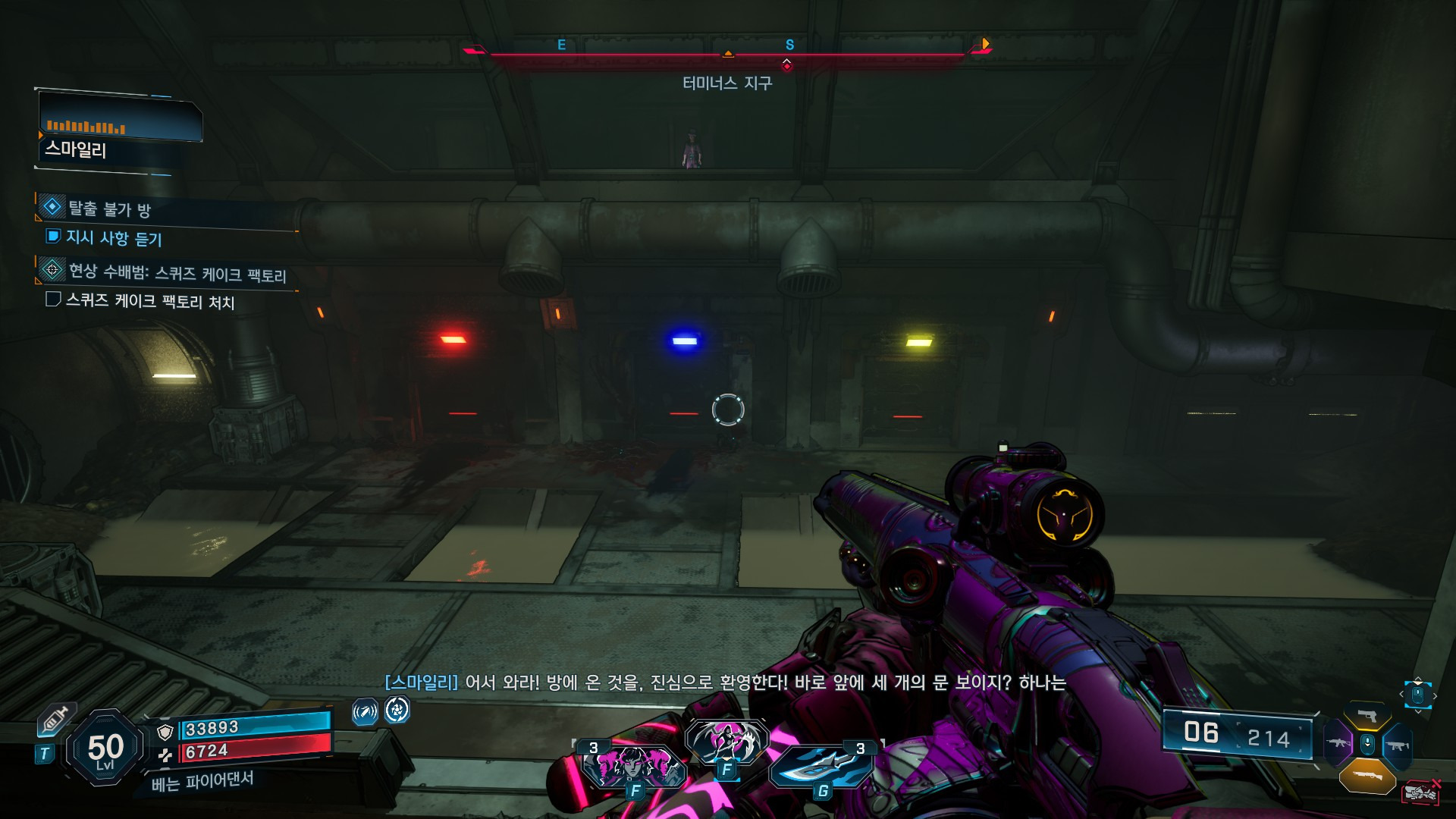
Task: Click the red vehicle icon with X
Action: (1421, 792)
